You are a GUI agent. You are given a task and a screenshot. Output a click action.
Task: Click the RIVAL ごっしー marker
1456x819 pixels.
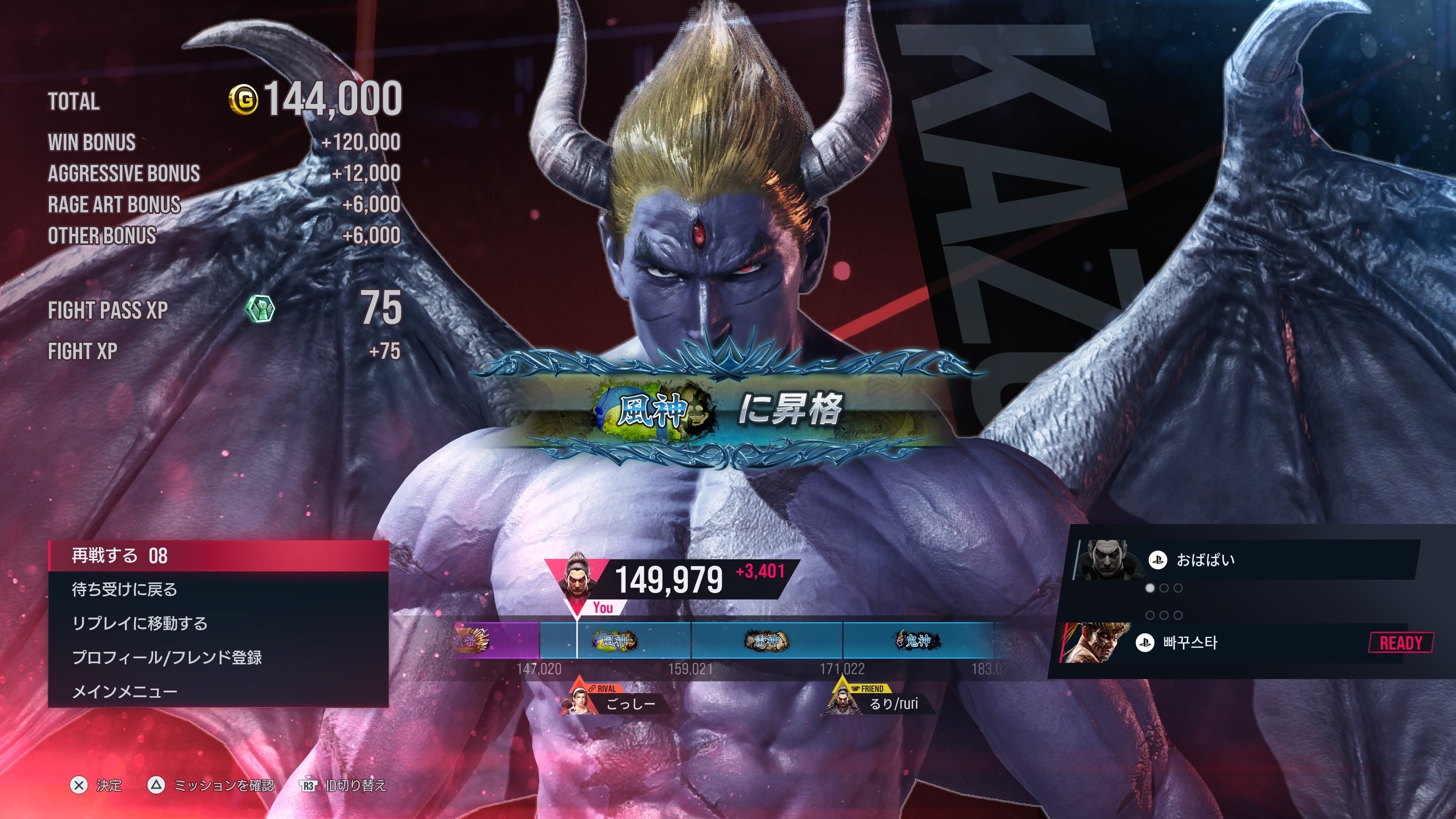coord(616,698)
